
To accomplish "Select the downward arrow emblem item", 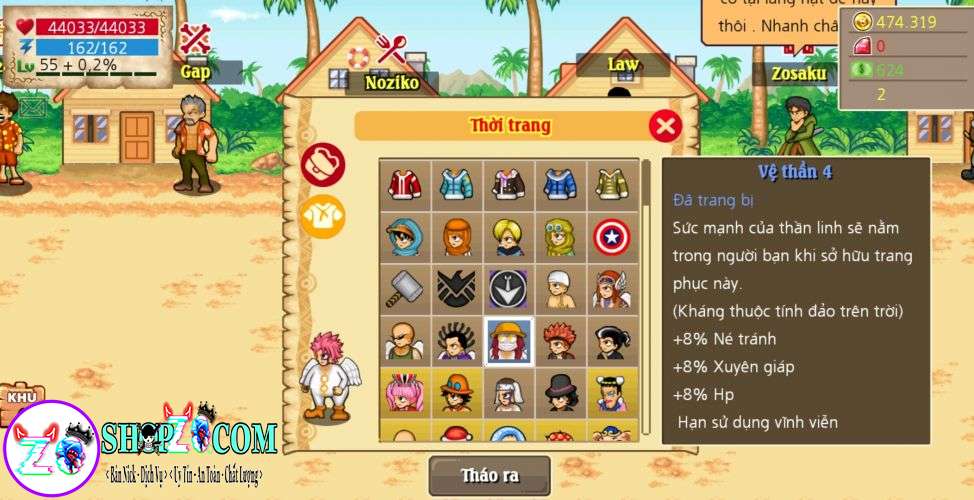I will 508,289.
